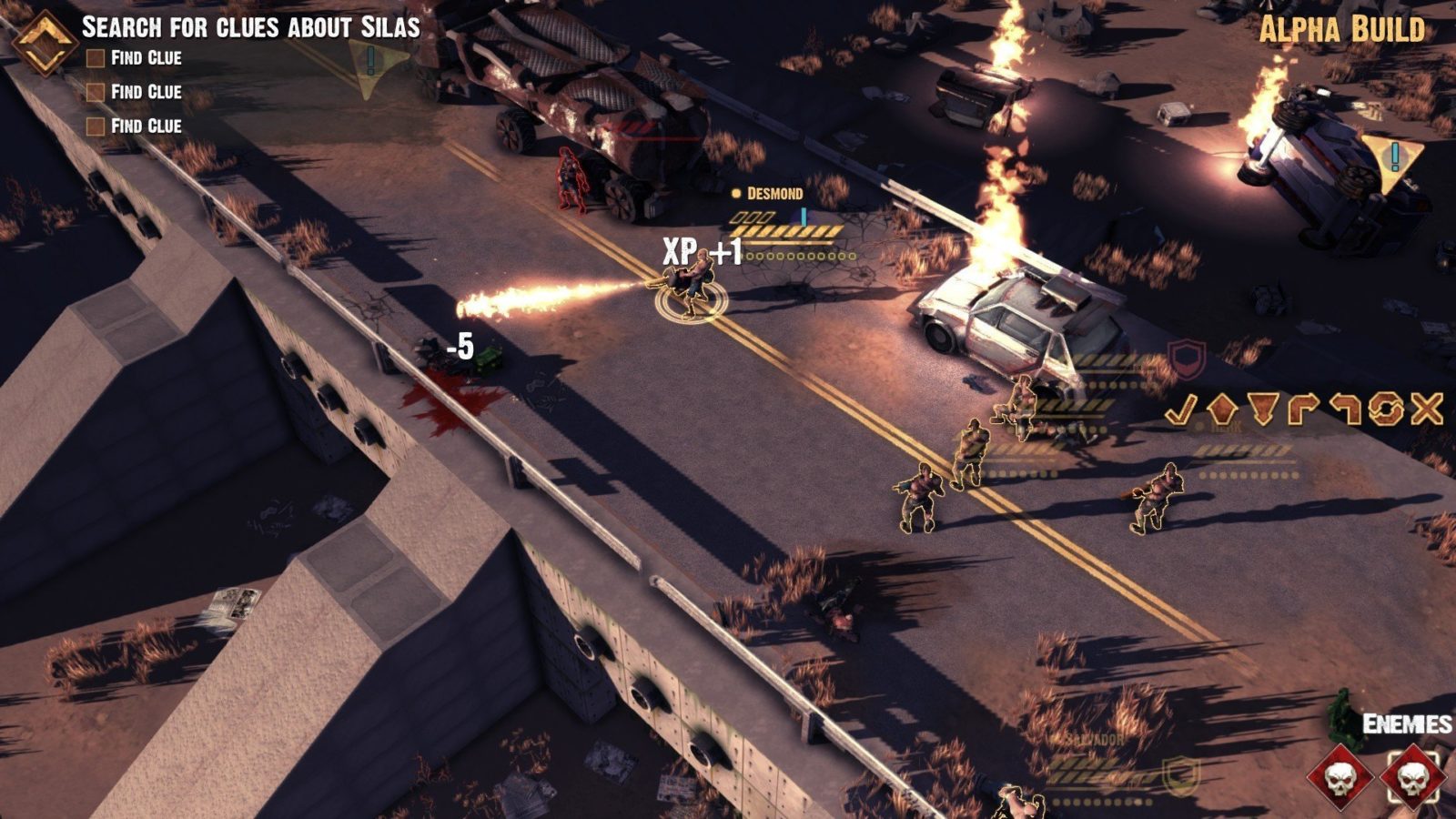The image size is (1456, 819).
Task: Select the highlighted enemy skull icon with brackets
Action: [x=1413, y=778]
